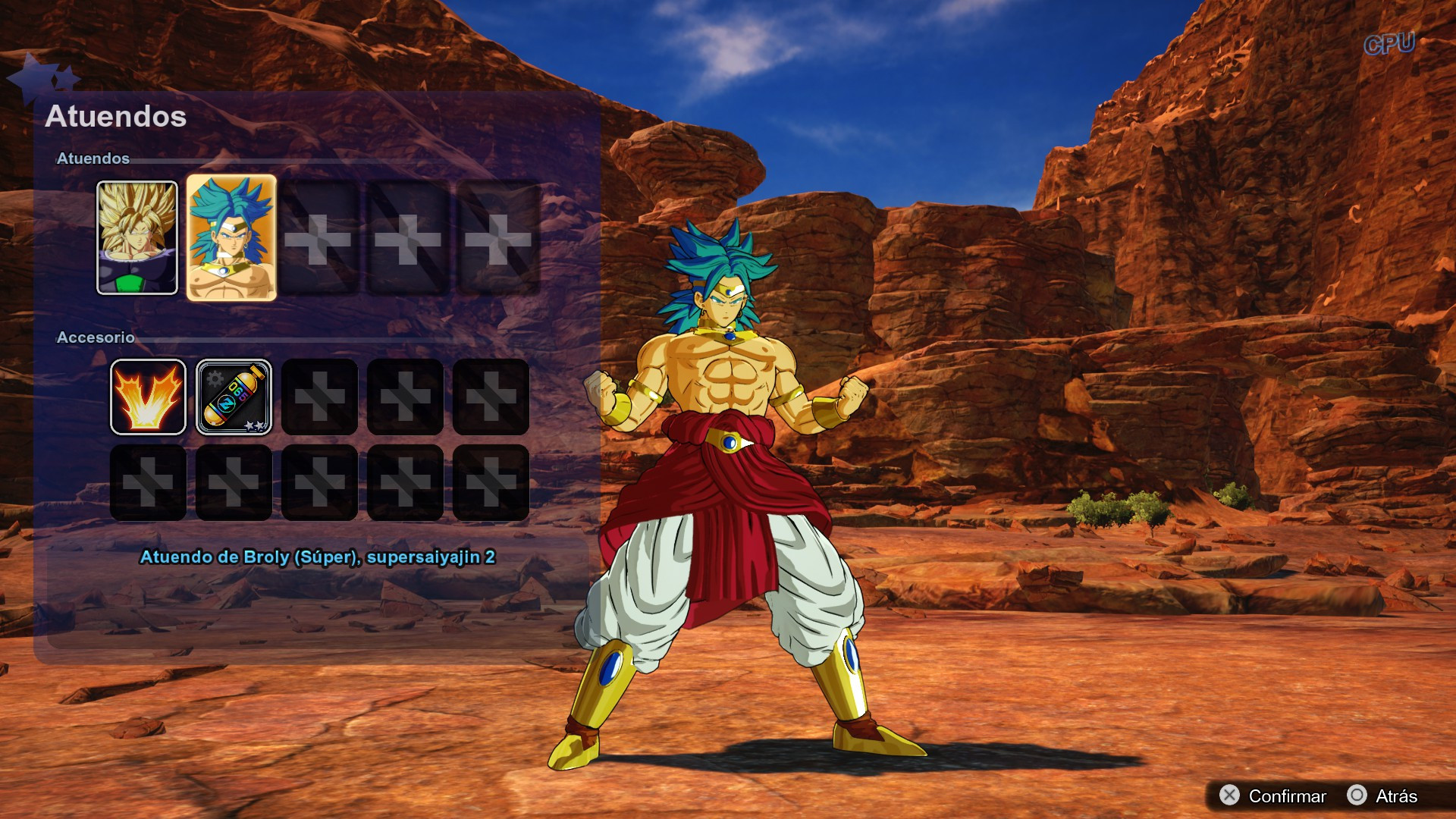
Task: Select the explosive aura accessory icon
Action: (149, 396)
